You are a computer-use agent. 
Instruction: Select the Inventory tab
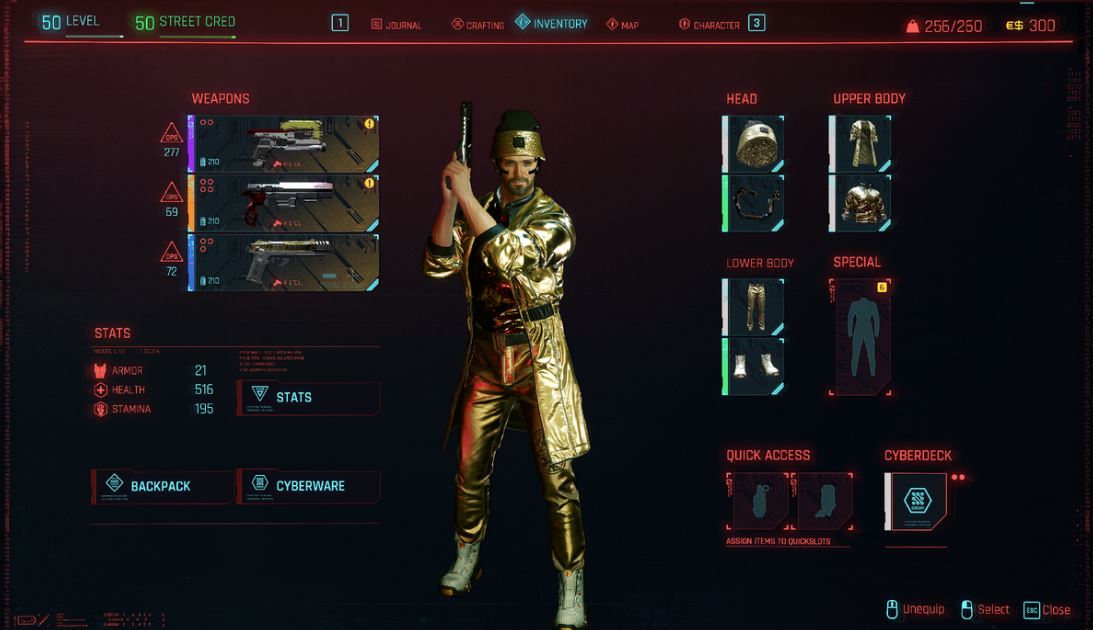[x=552, y=23]
